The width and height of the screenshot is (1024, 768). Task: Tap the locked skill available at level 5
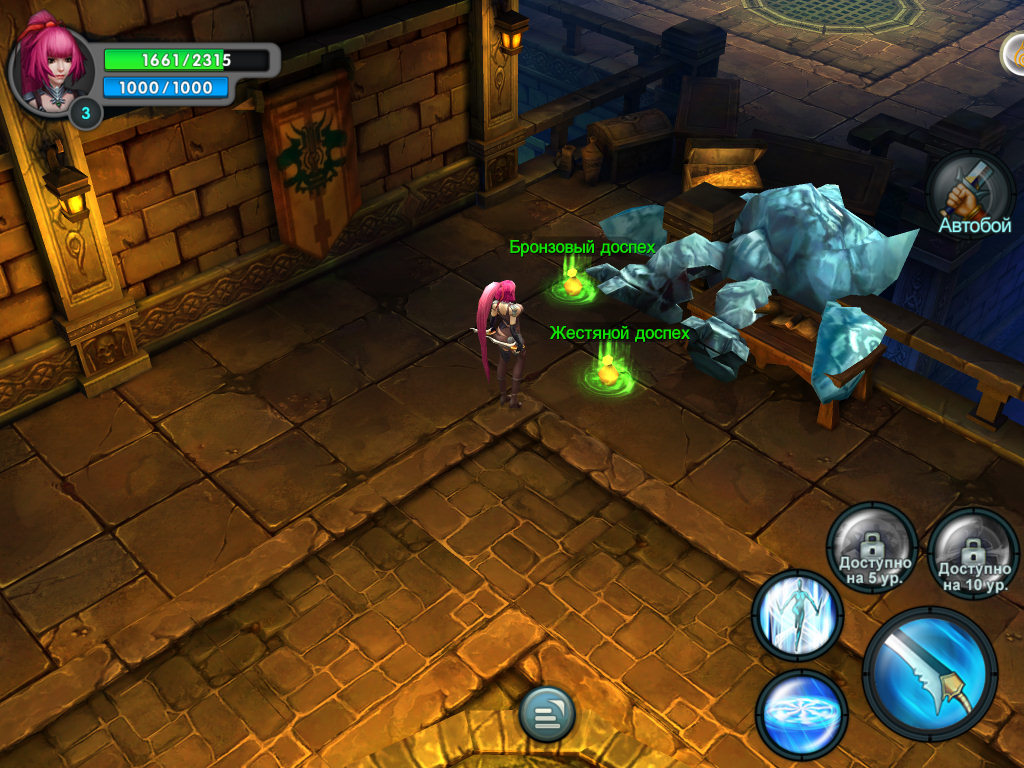[871, 549]
